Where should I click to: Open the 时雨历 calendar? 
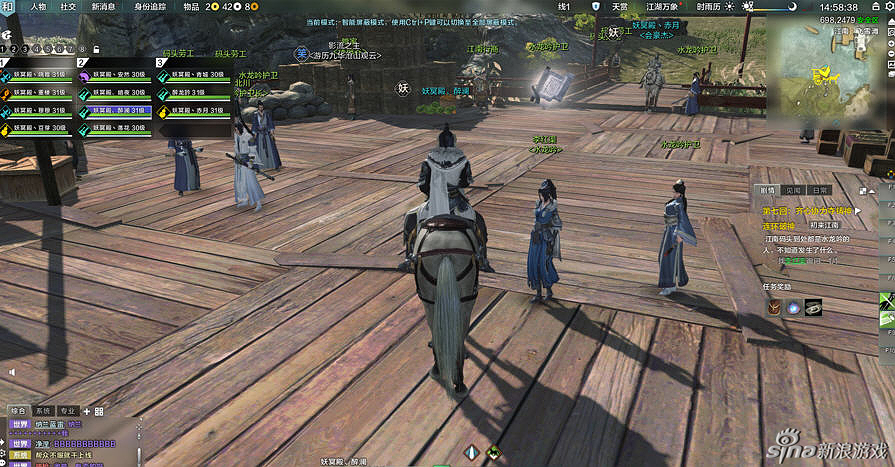pyautogui.click(x=708, y=6)
